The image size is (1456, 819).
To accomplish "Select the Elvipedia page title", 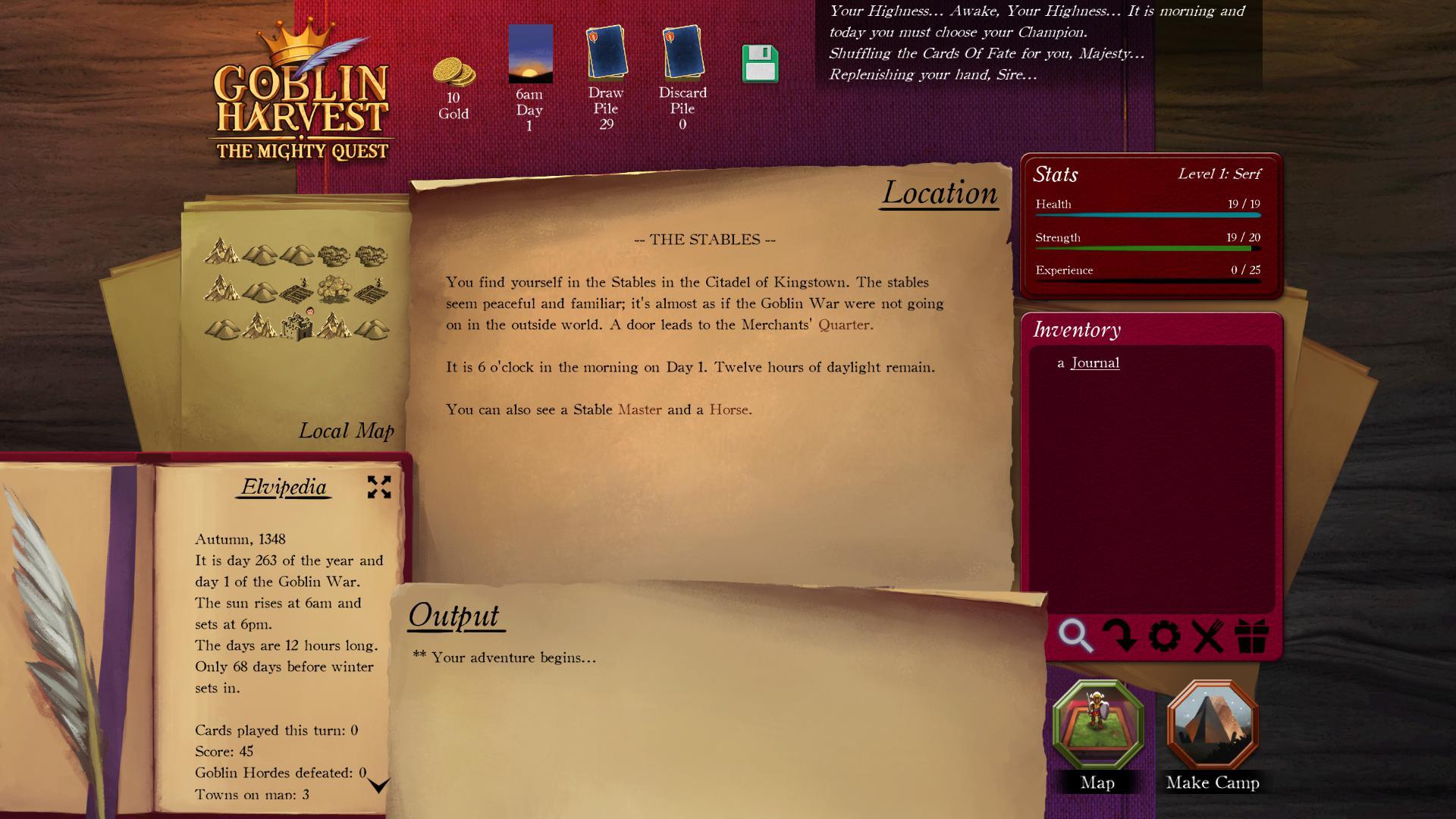I will [x=281, y=488].
